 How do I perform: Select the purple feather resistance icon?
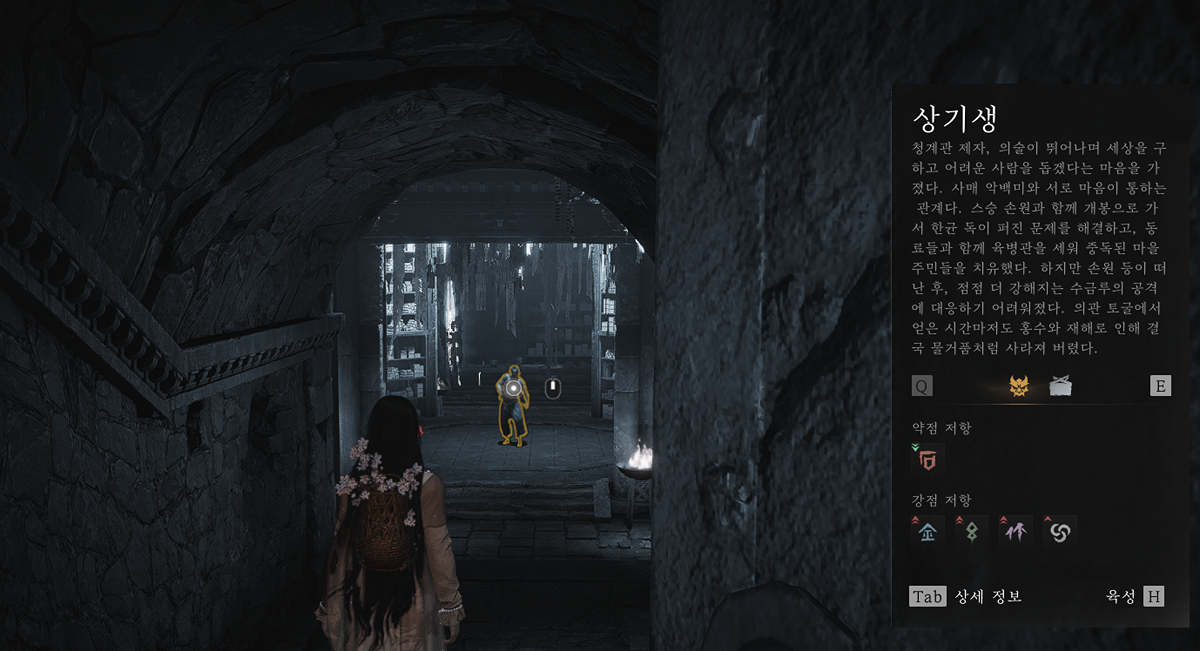[x=1016, y=531]
